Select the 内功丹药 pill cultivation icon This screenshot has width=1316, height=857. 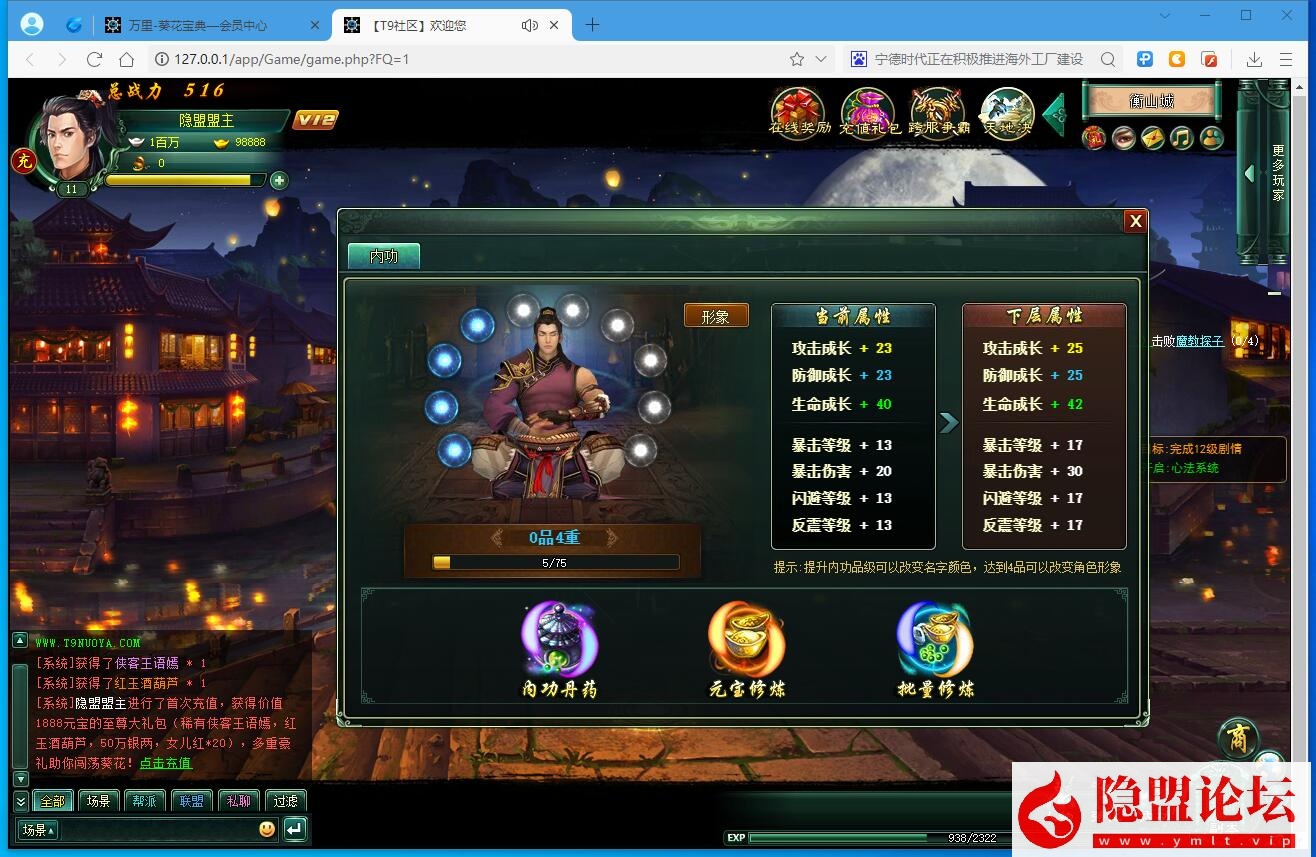[558, 637]
